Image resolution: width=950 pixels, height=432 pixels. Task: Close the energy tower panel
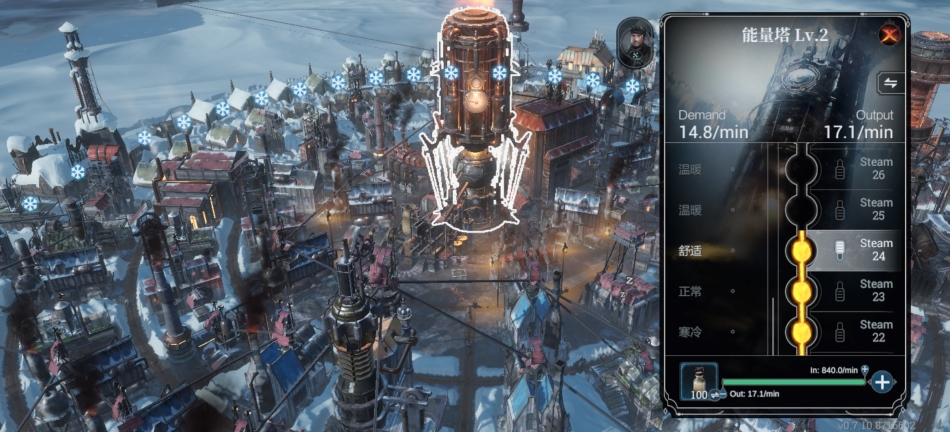[887, 35]
